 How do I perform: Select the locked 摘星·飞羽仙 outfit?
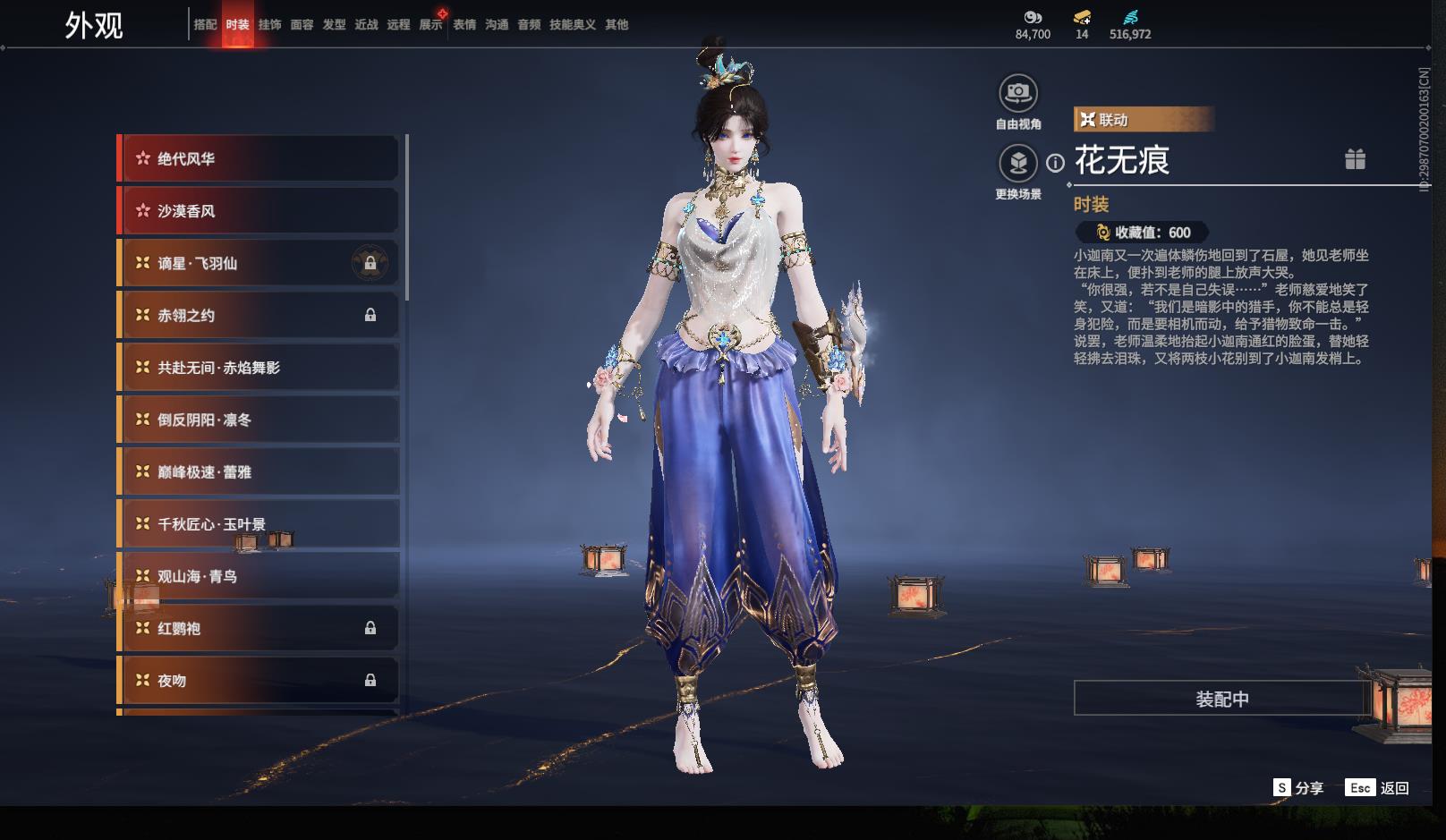coord(259,263)
